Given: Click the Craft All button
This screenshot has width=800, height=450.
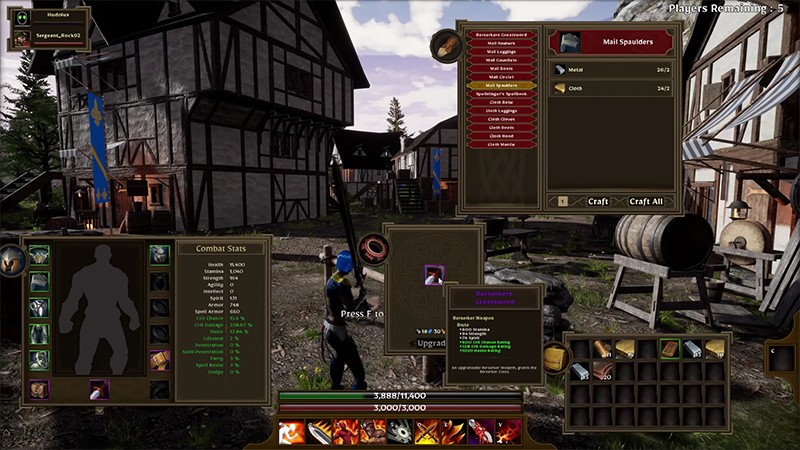Looking at the screenshot, I should tap(646, 201).
